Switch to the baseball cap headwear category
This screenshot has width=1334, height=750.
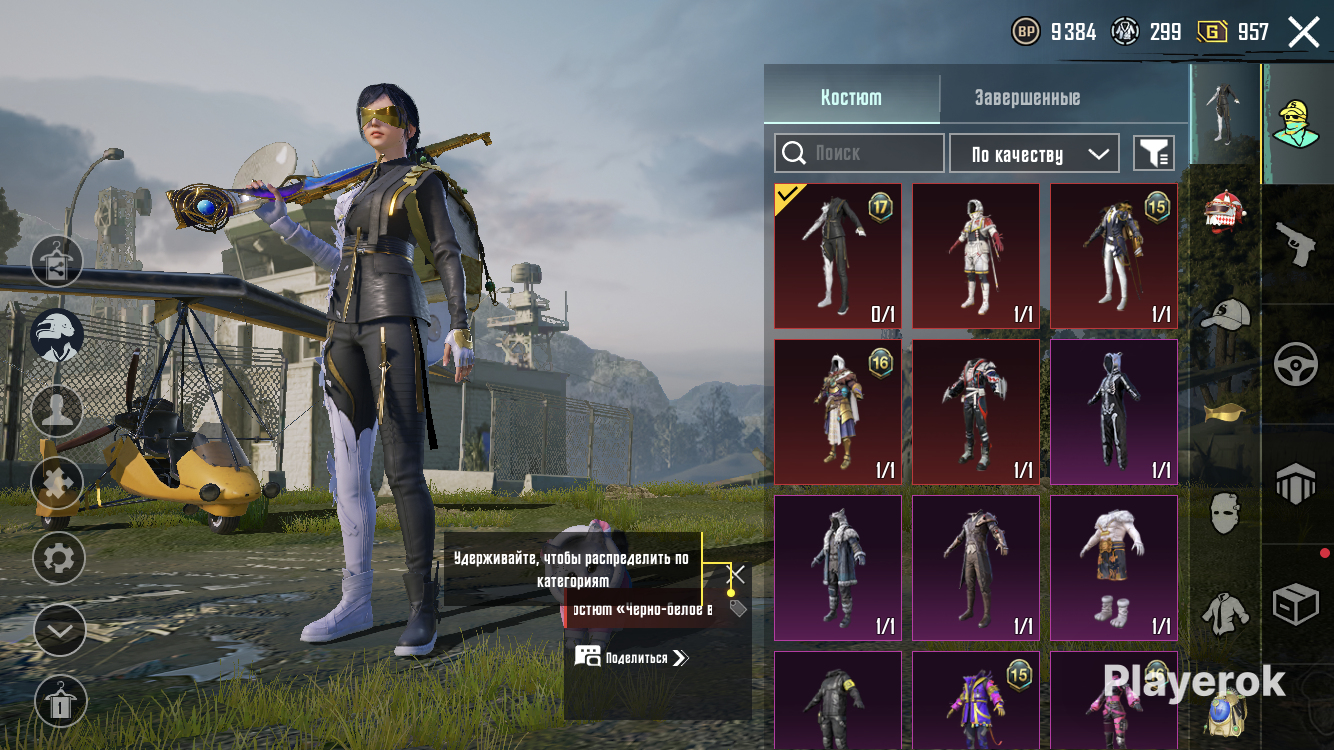click(x=1225, y=314)
